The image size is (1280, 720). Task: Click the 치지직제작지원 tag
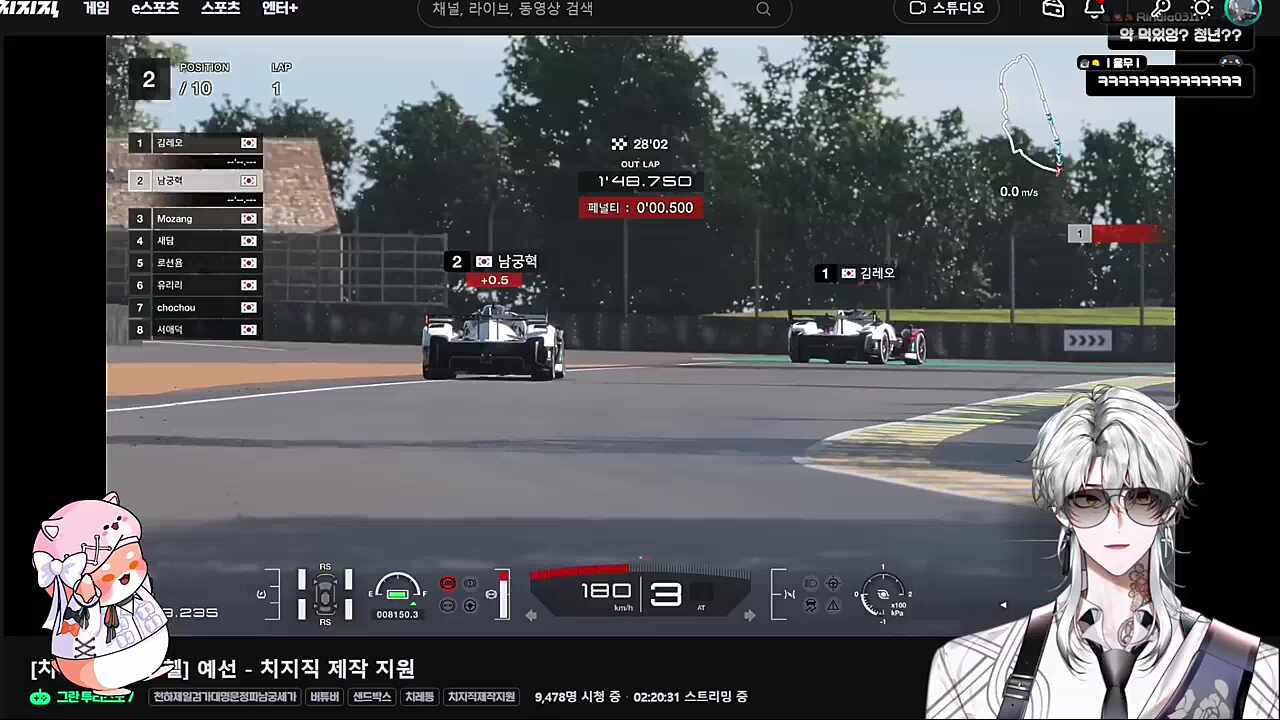pyautogui.click(x=481, y=697)
